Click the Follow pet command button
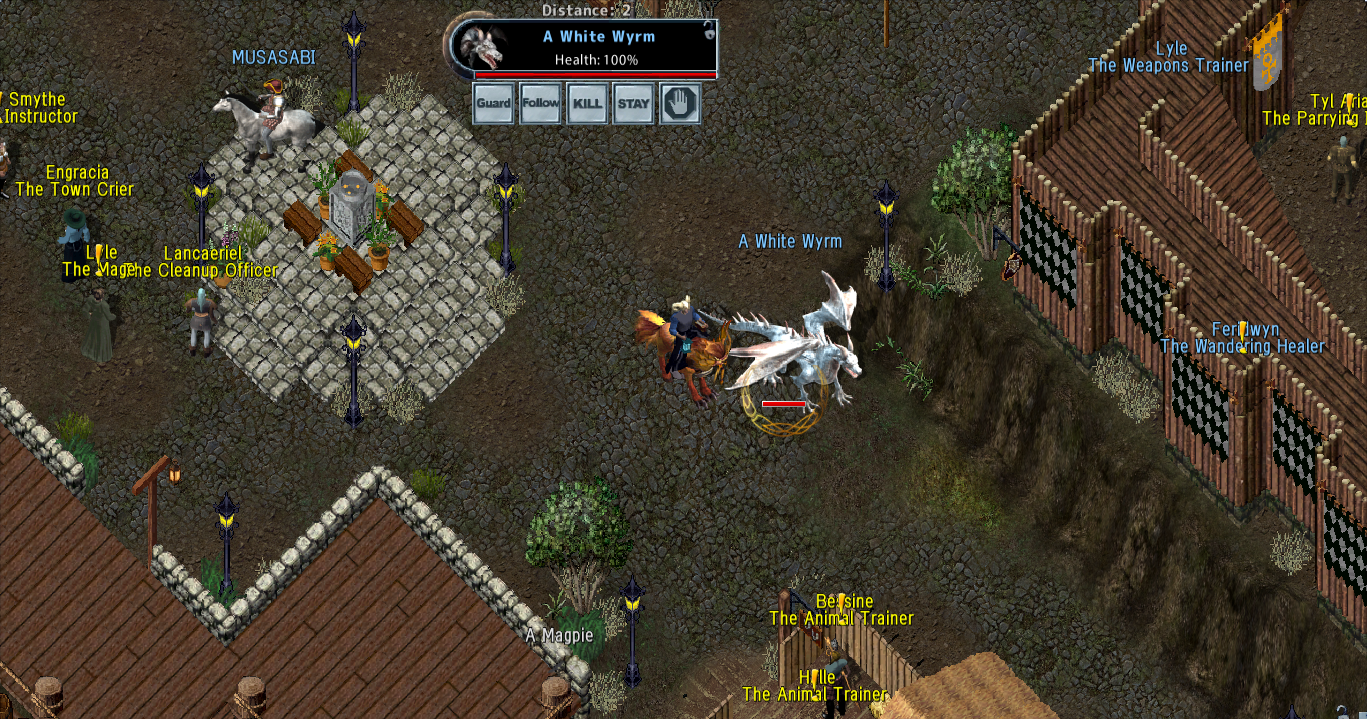The height and width of the screenshot is (719, 1367). click(x=540, y=104)
